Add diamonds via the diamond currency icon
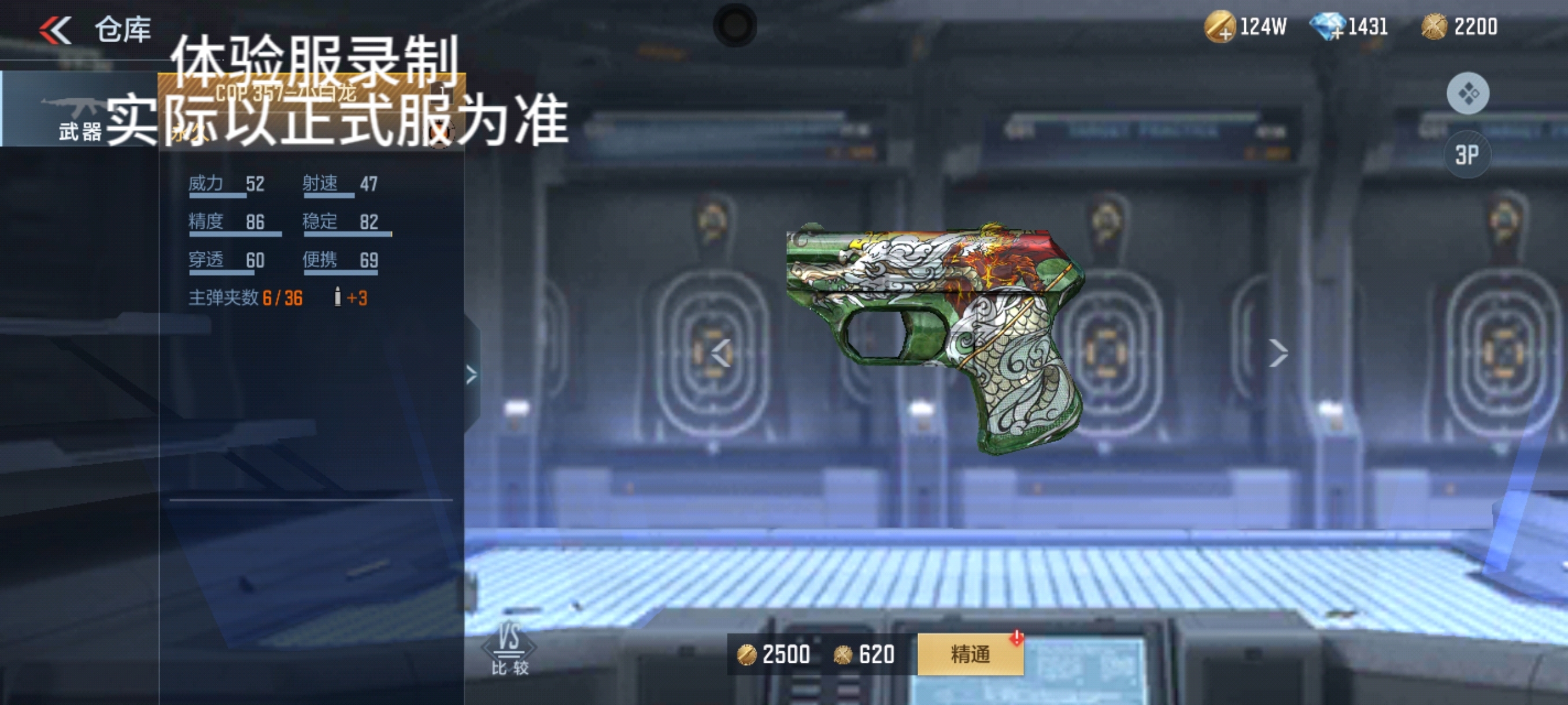This screenshot has height=705, width=1568. [x=1327, y=27]
